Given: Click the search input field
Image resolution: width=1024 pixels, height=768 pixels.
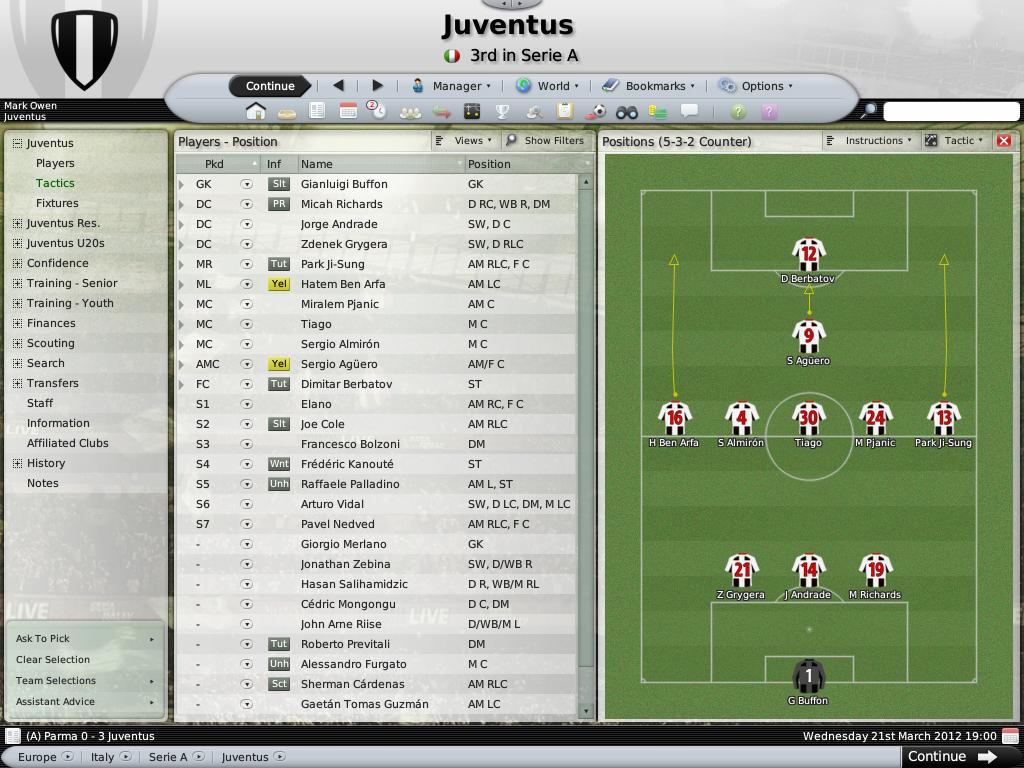Looking at the screenshot, I should pos(950,111).
